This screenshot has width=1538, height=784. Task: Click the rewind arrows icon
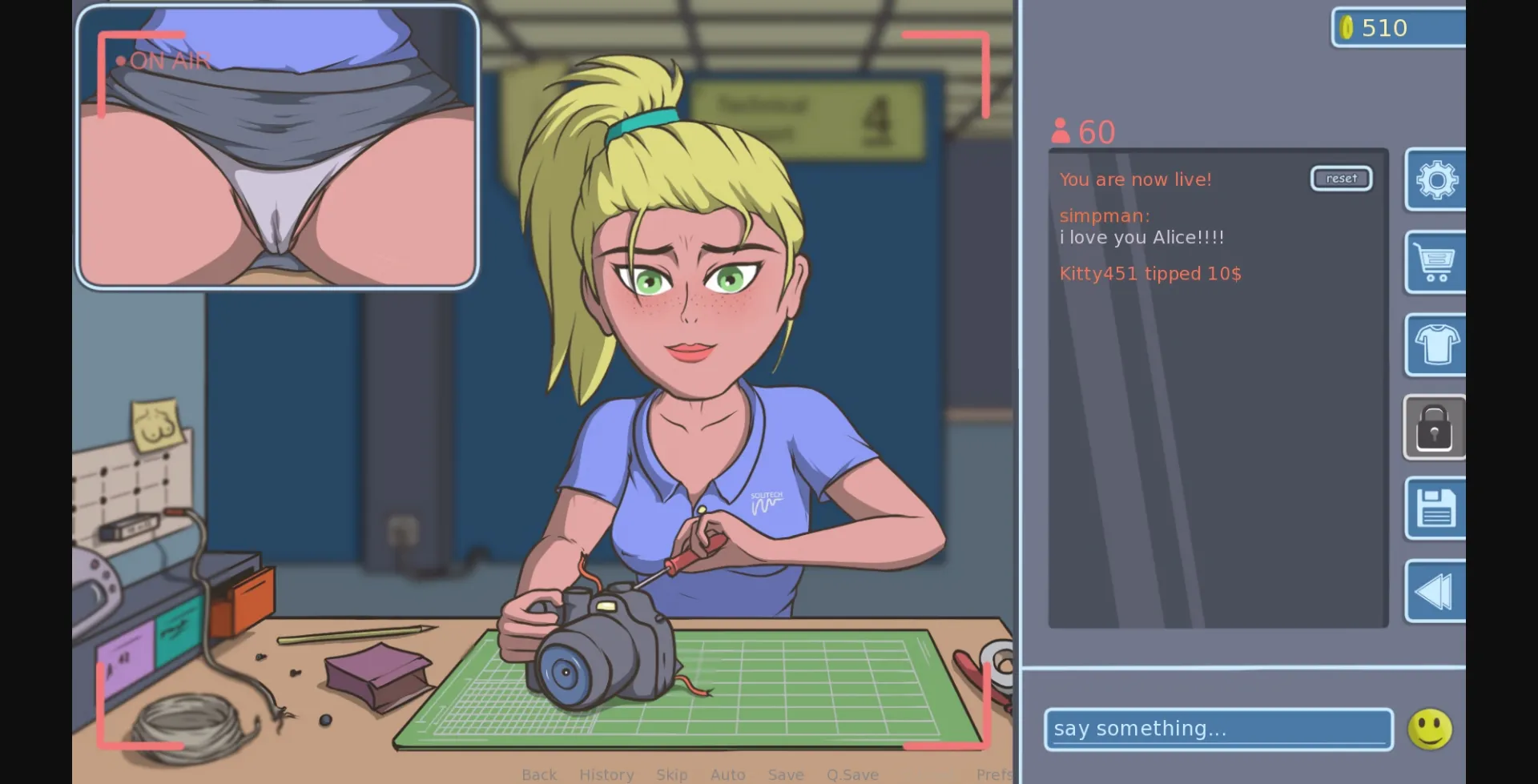pyautogui.click(x=1436, y=591)
